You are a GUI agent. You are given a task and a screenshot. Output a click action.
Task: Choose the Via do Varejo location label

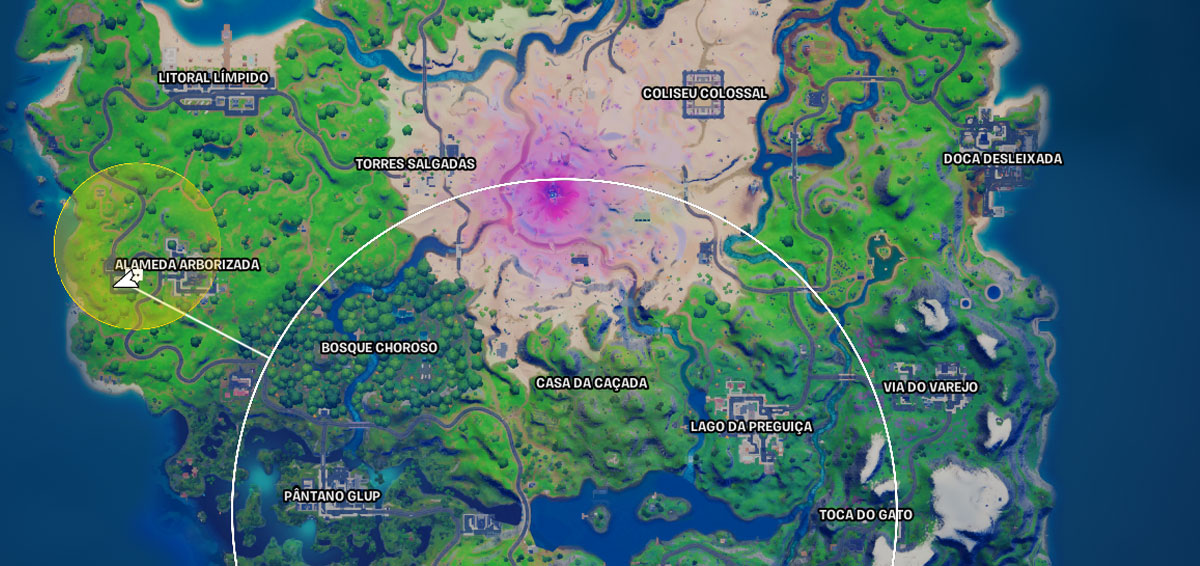[x=930, y=387]
